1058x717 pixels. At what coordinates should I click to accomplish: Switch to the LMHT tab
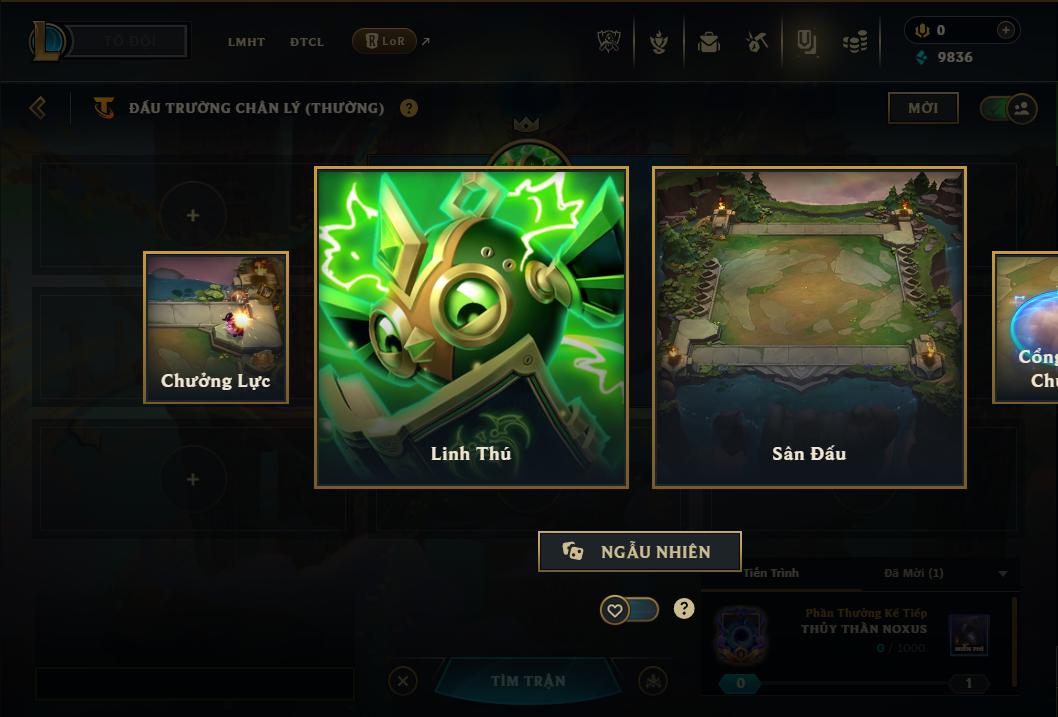[x=246, y=42]
